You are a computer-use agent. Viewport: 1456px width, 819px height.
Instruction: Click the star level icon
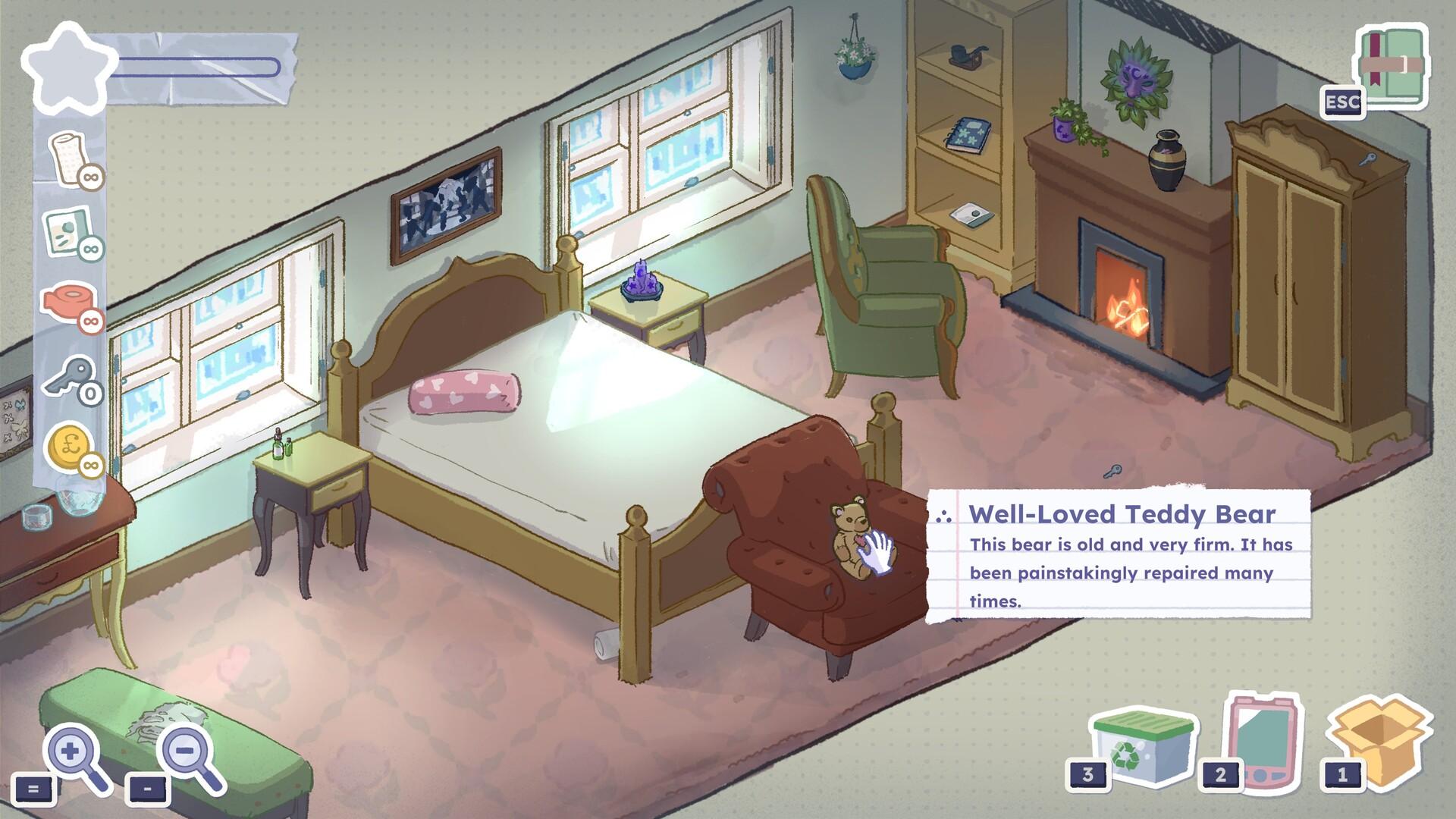tap(72, 68)
